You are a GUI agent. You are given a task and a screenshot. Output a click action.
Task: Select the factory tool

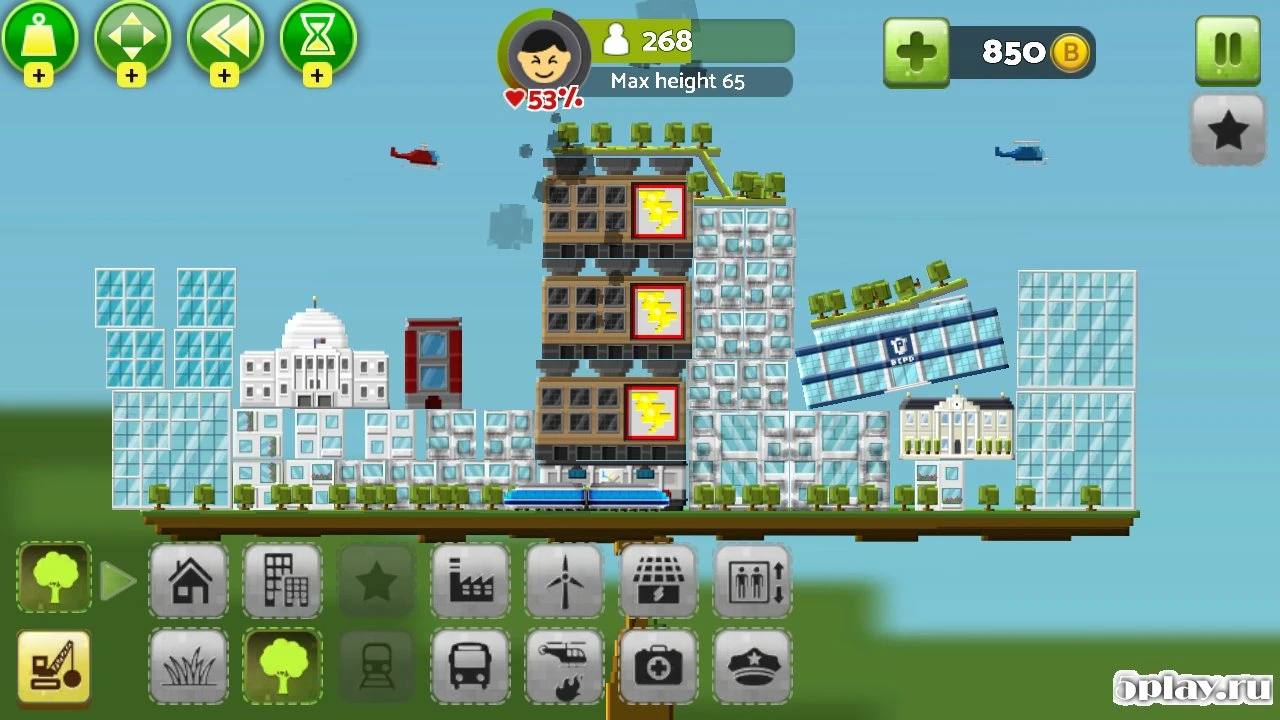click(470, 580)
